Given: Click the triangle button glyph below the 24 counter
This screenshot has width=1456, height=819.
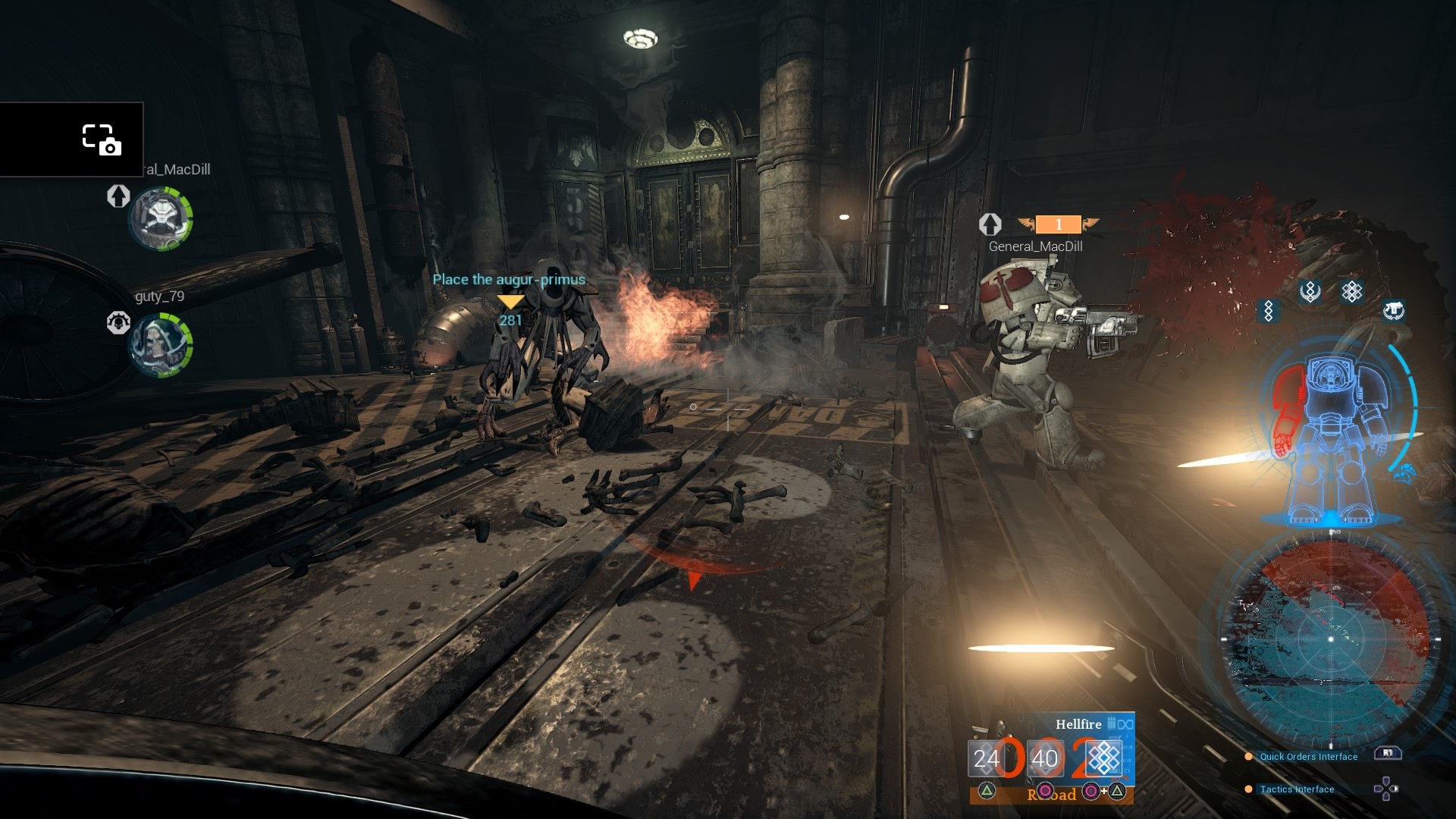Looking at the screenshot, I should coord(987,792).
